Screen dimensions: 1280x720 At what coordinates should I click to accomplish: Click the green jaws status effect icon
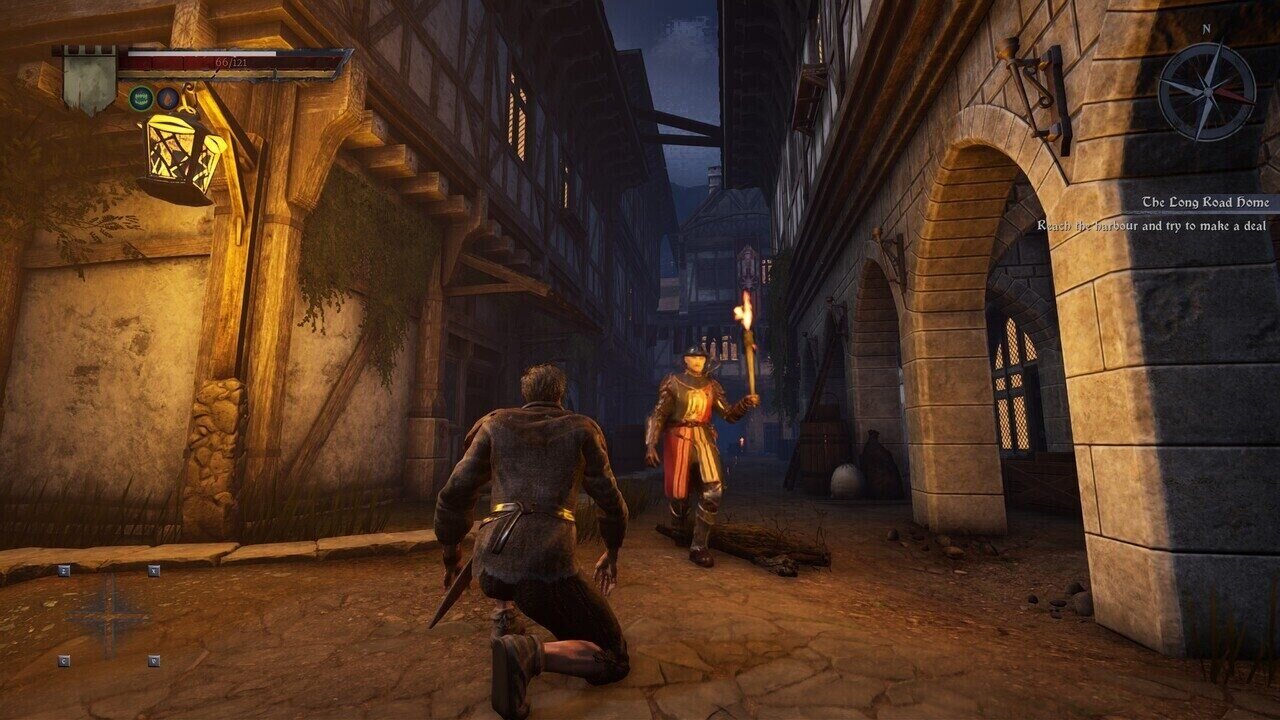(140, 98)
